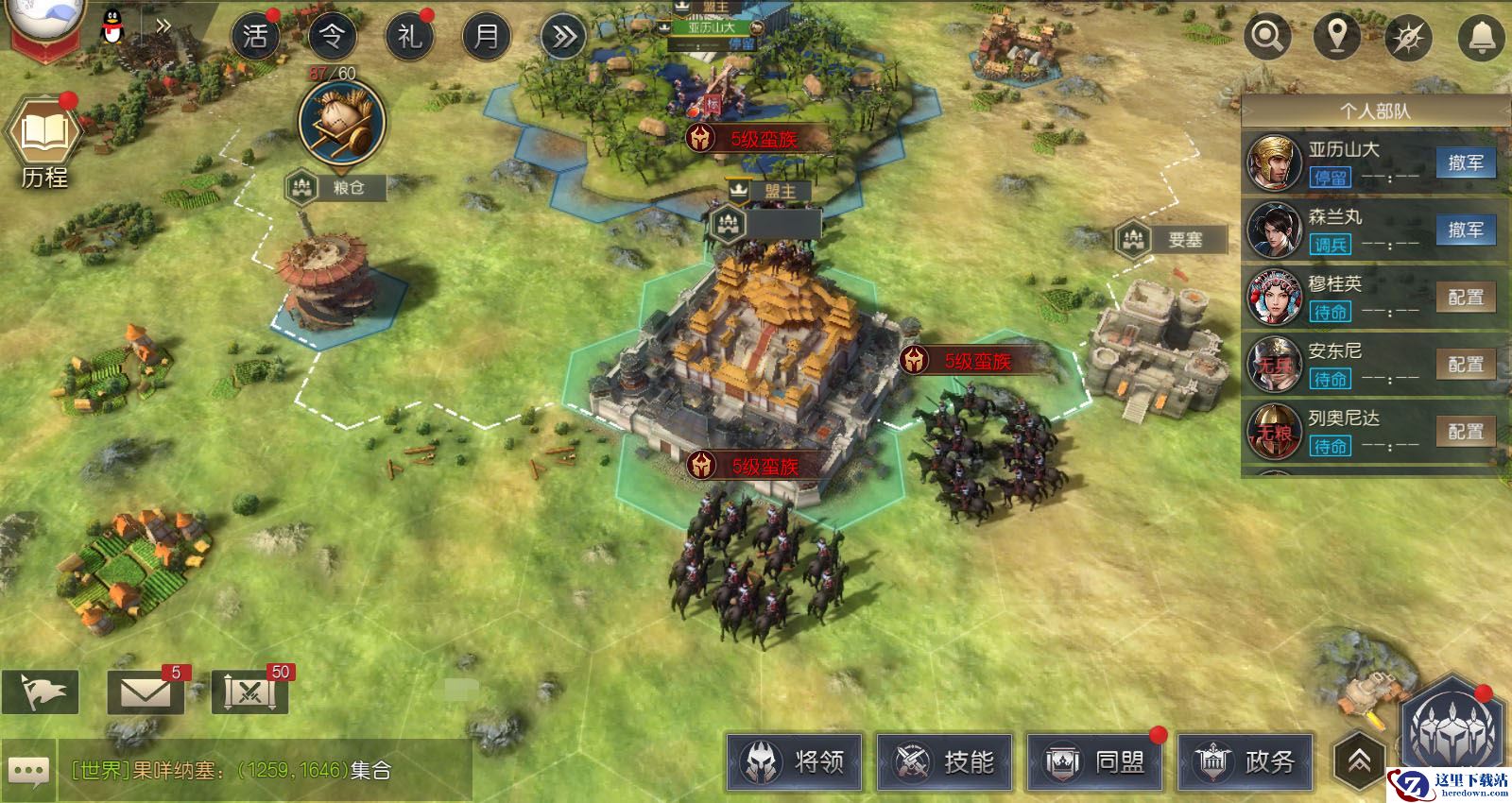1512x803 pixels.
Task: Expand the top bar double-arrow button
Action: [x=564, y=37]
